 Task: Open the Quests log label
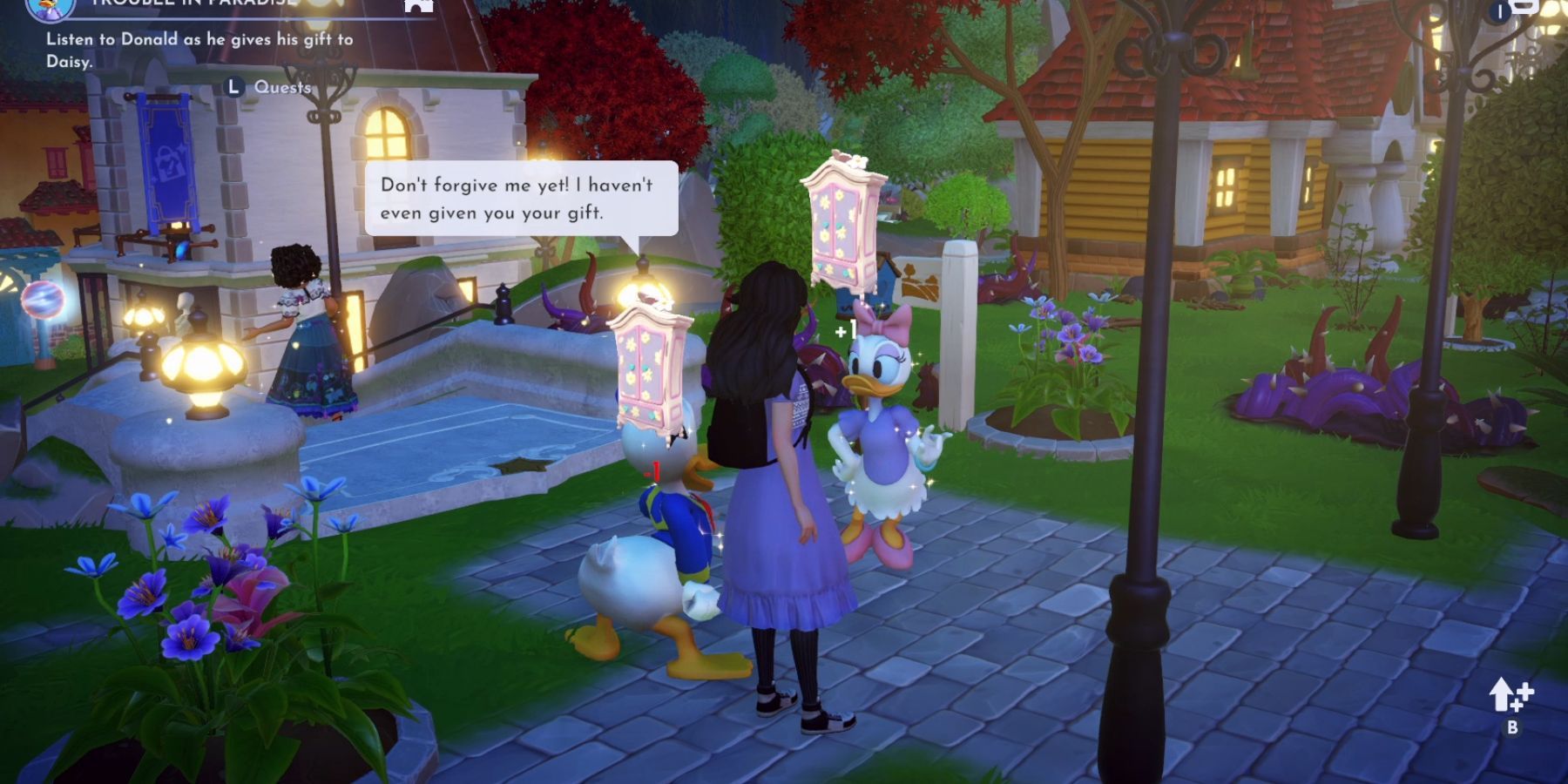tap(281, 87)
